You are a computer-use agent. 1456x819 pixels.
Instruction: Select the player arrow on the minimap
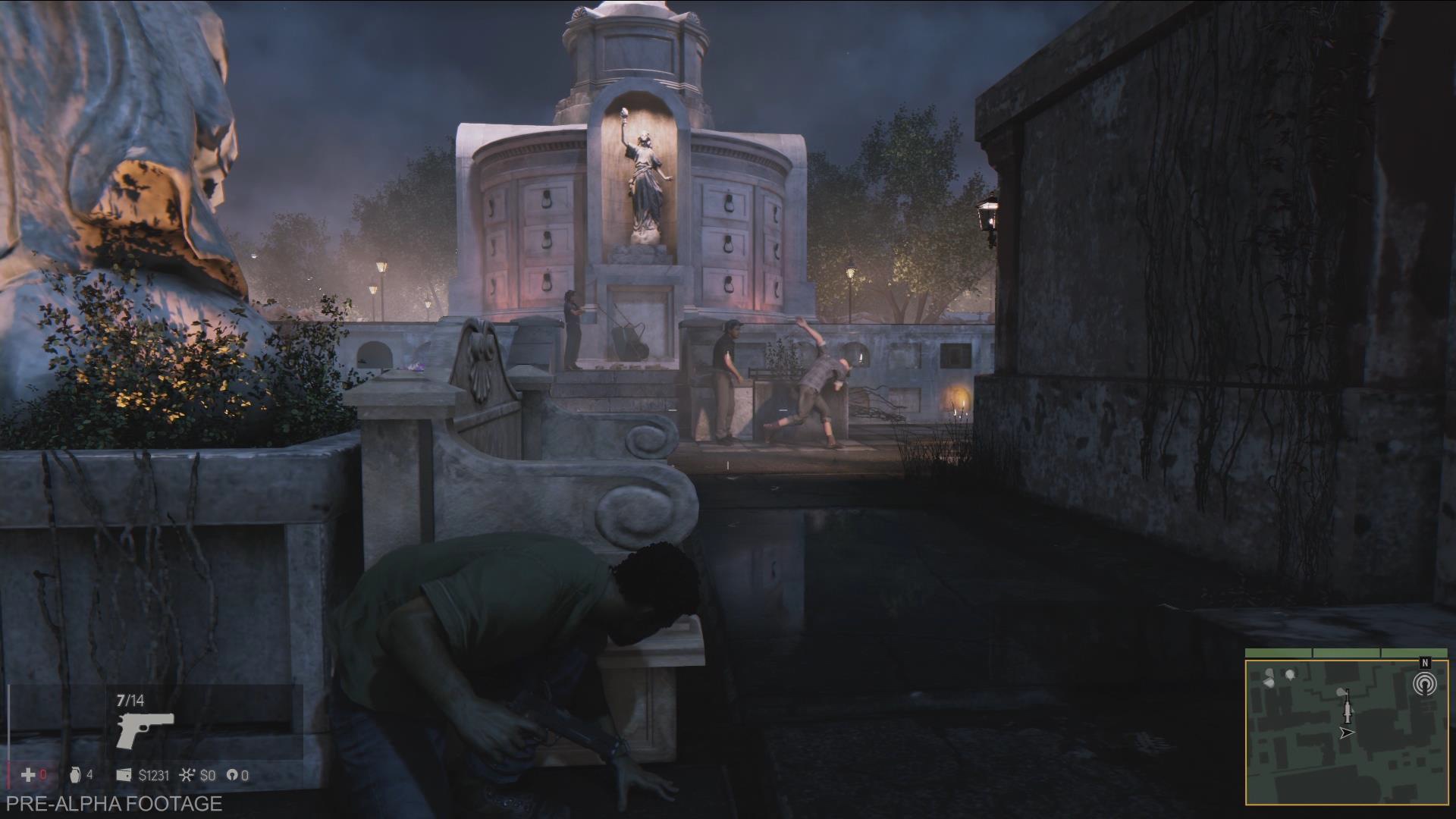(x=1347, y=733)
